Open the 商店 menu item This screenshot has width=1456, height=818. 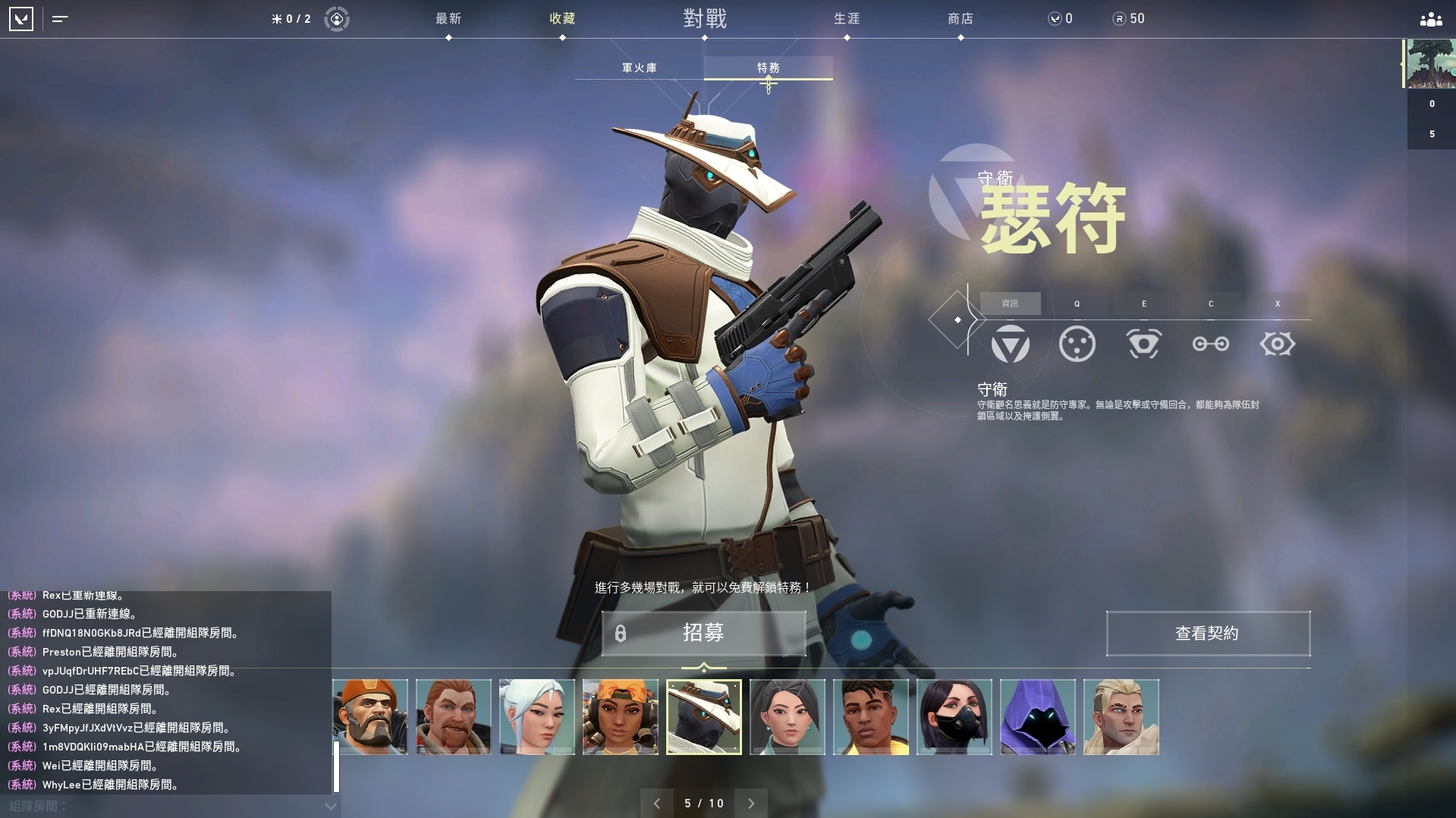coord(961,19)
